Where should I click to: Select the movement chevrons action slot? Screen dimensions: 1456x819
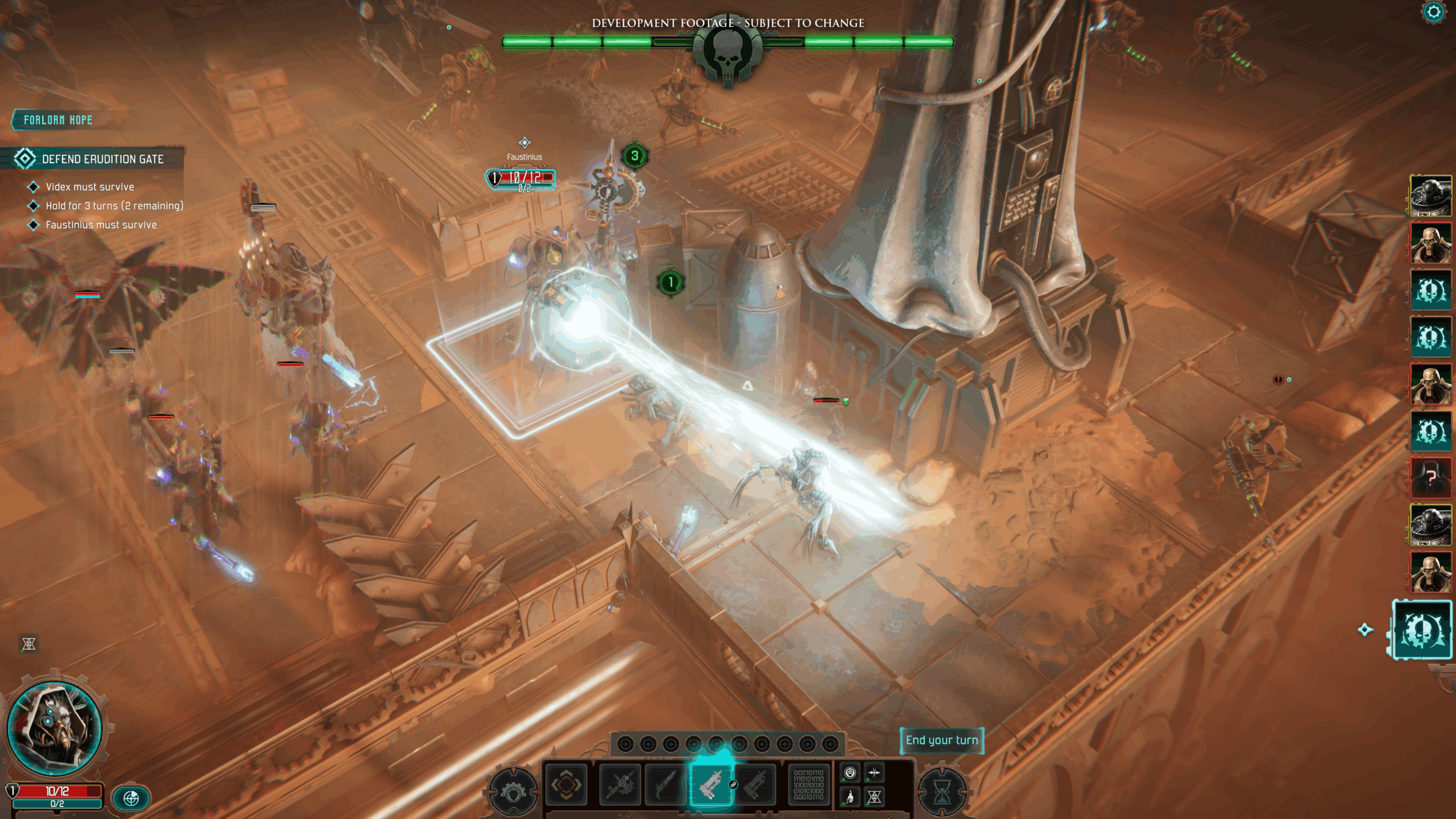pyautogui.click(x=566, y=785)
